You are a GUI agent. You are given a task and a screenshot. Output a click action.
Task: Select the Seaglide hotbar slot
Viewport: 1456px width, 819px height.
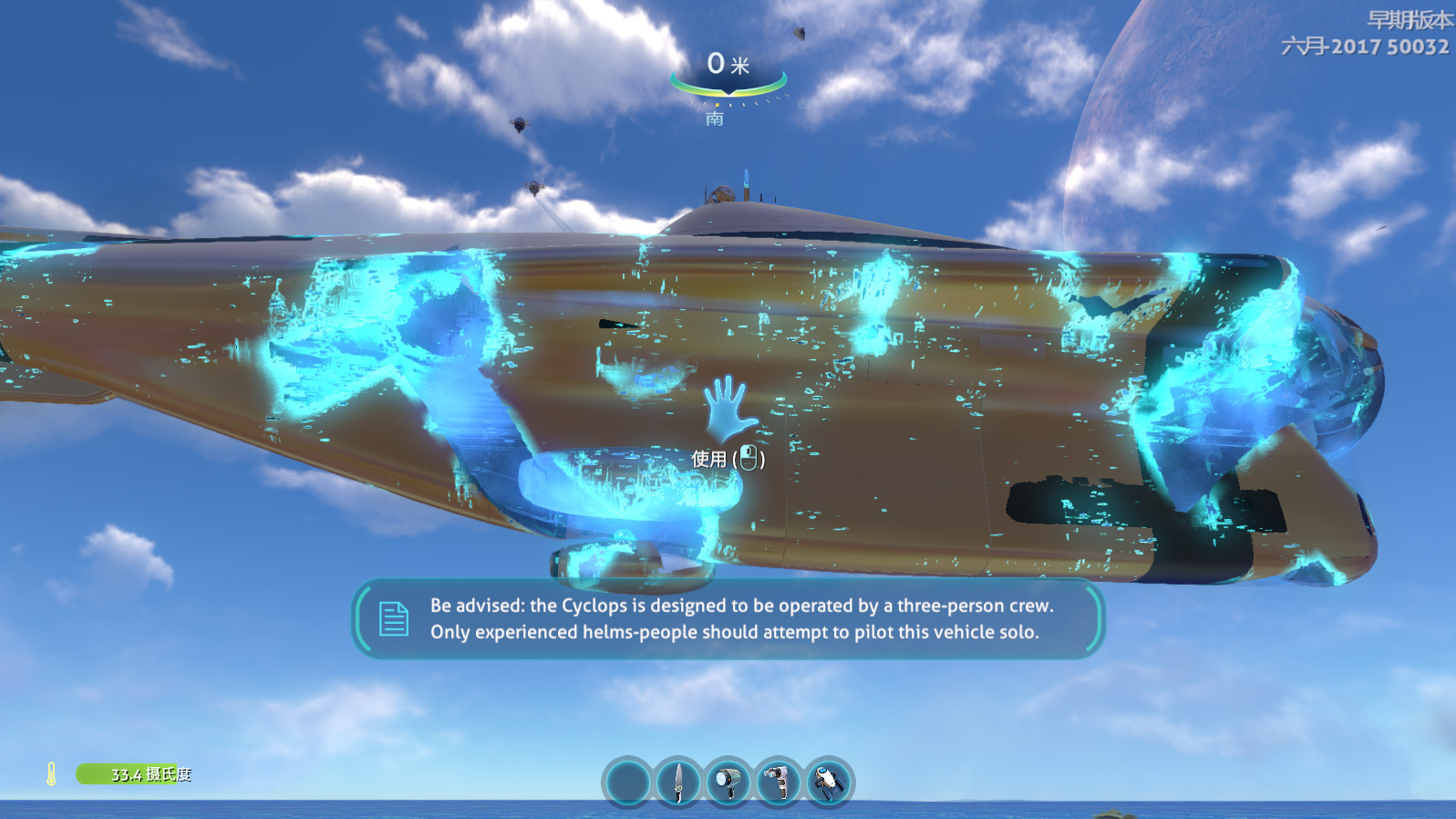click(x=828, y=783)
